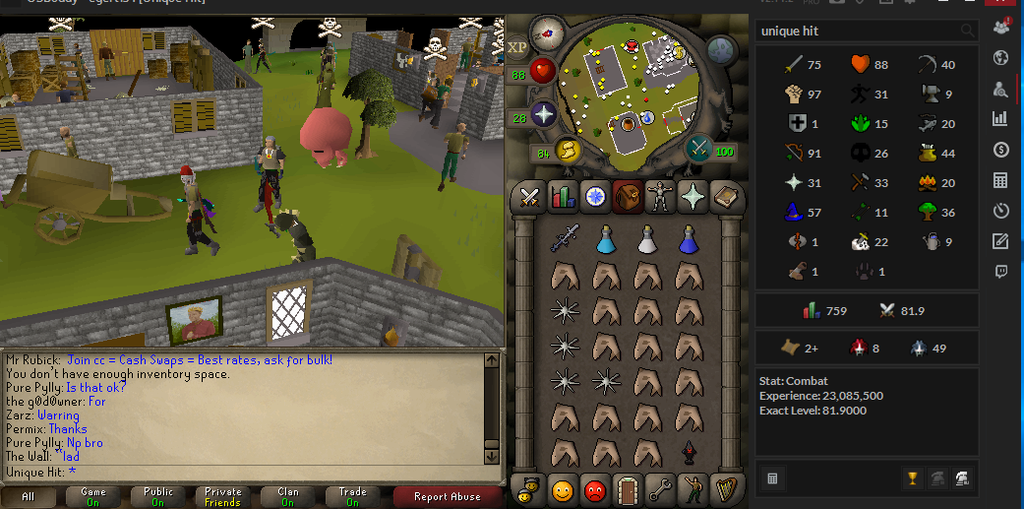
Task: Toggle run with the run energy orb
Action: 568,151
